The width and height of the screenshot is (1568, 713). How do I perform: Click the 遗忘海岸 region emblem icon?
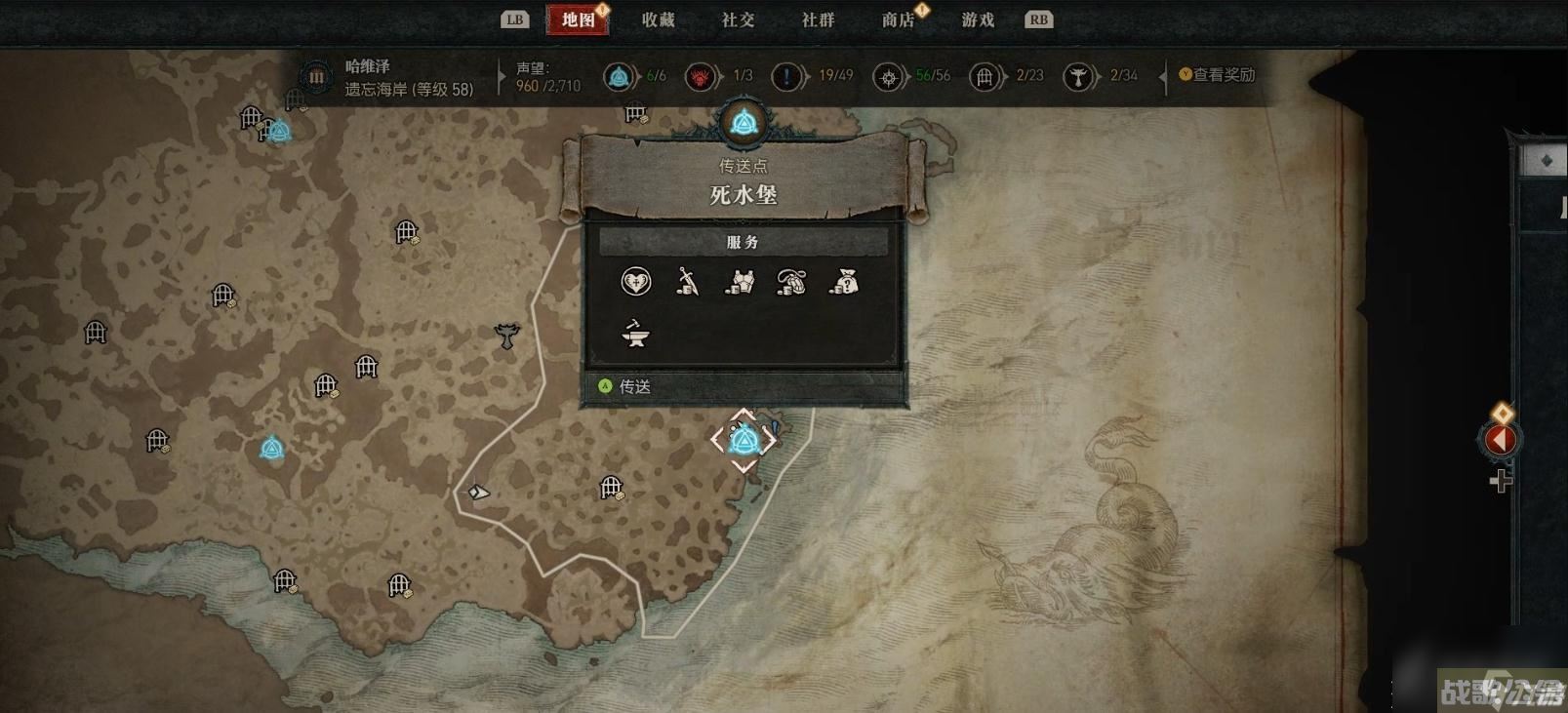tap(315, 77)
